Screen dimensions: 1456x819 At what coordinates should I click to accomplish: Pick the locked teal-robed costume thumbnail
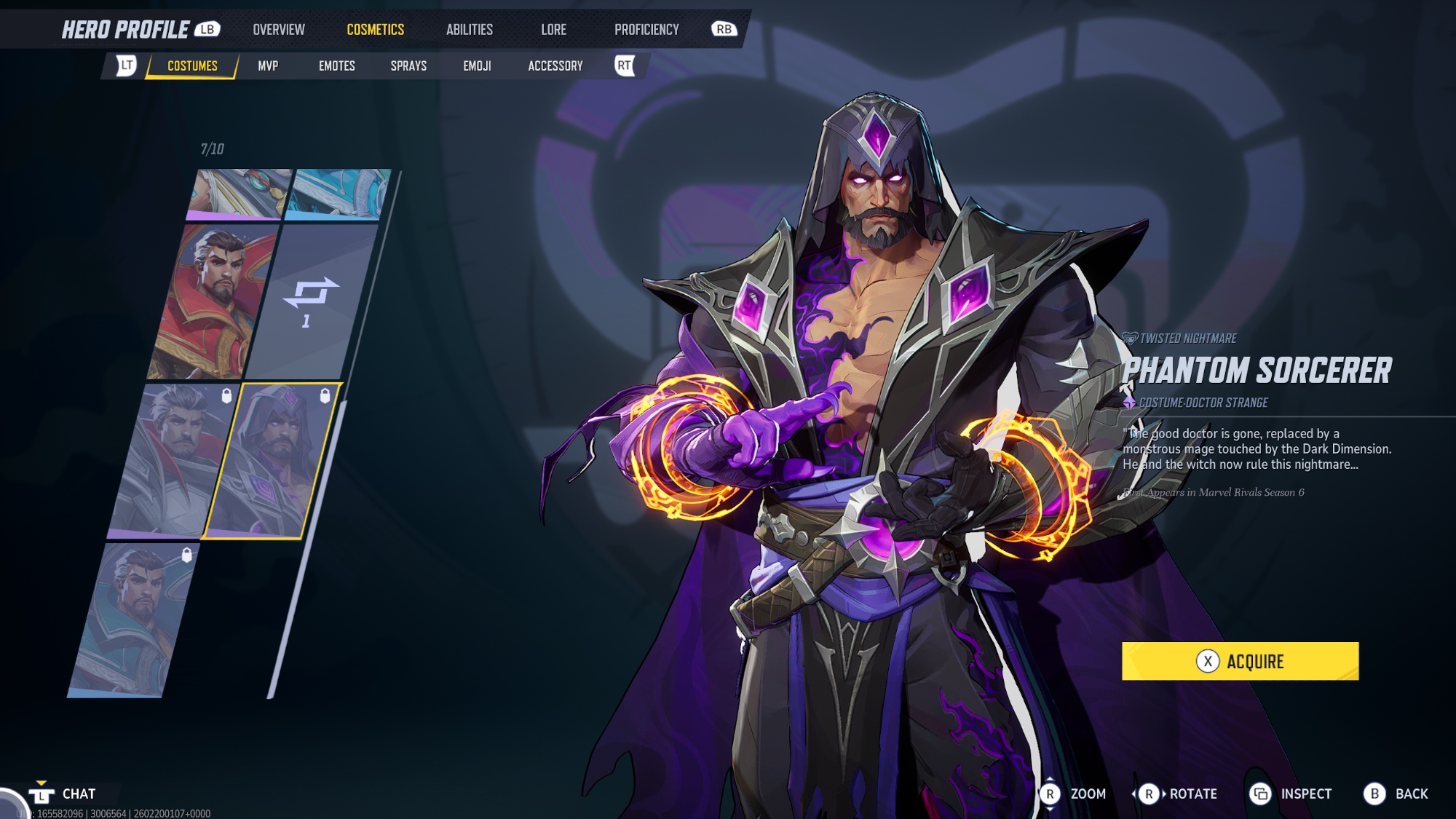pyautogui.click(x=133, y=620)
